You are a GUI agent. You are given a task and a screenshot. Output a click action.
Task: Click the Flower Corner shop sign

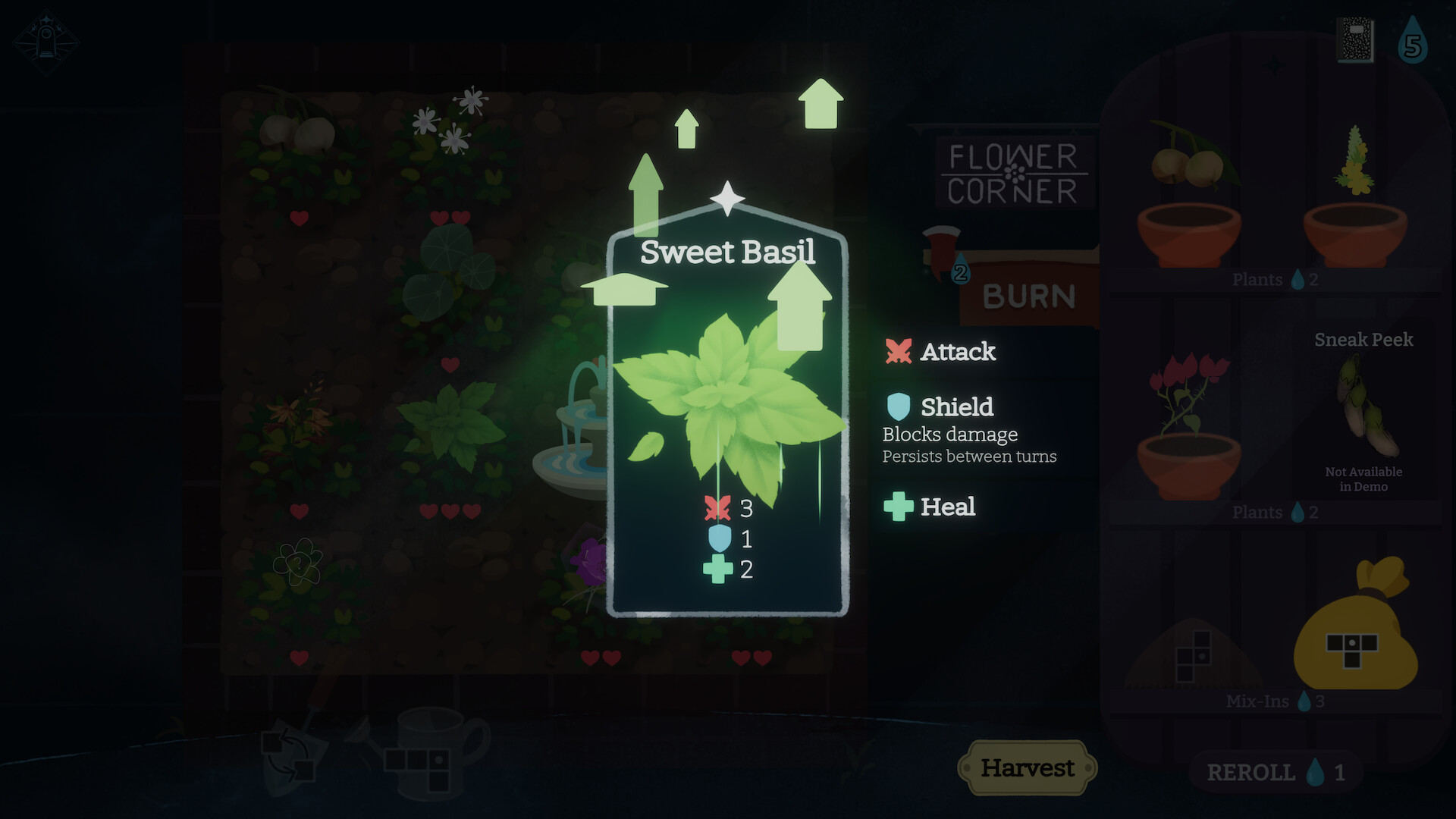click(1014, 173)
